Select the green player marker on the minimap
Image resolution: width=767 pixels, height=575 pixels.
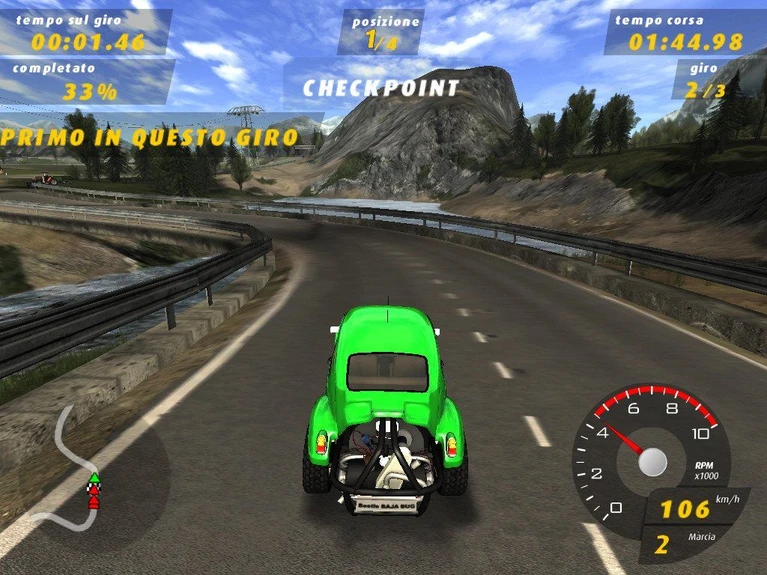[x=93, y=479]
